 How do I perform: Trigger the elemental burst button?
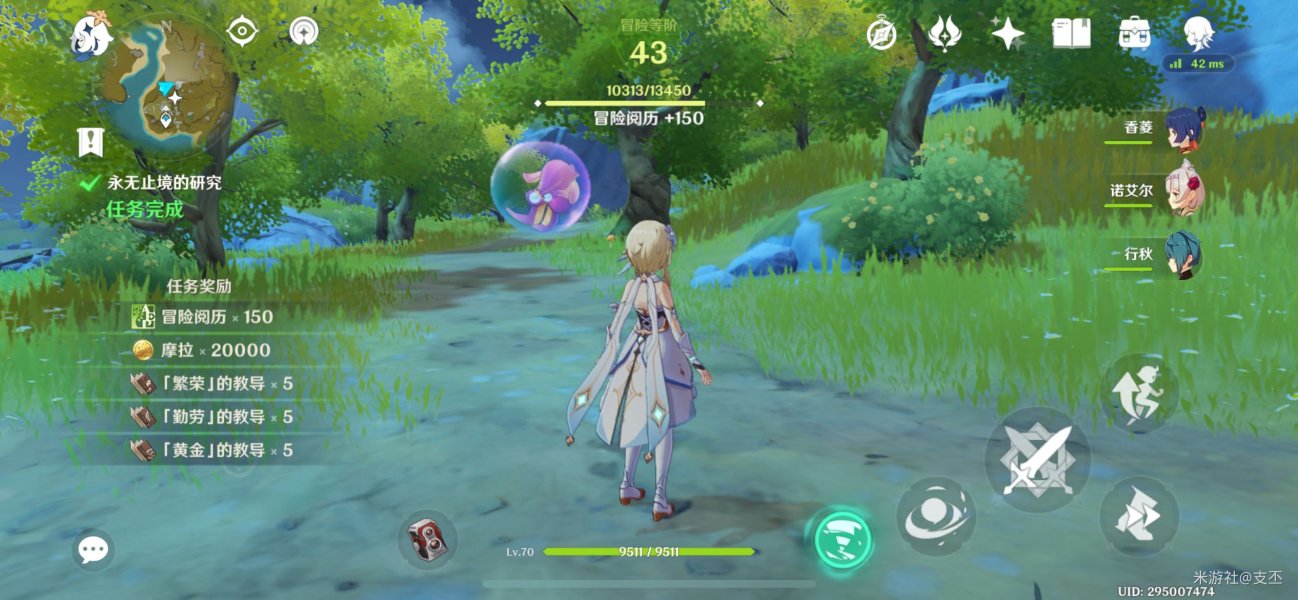935,516
